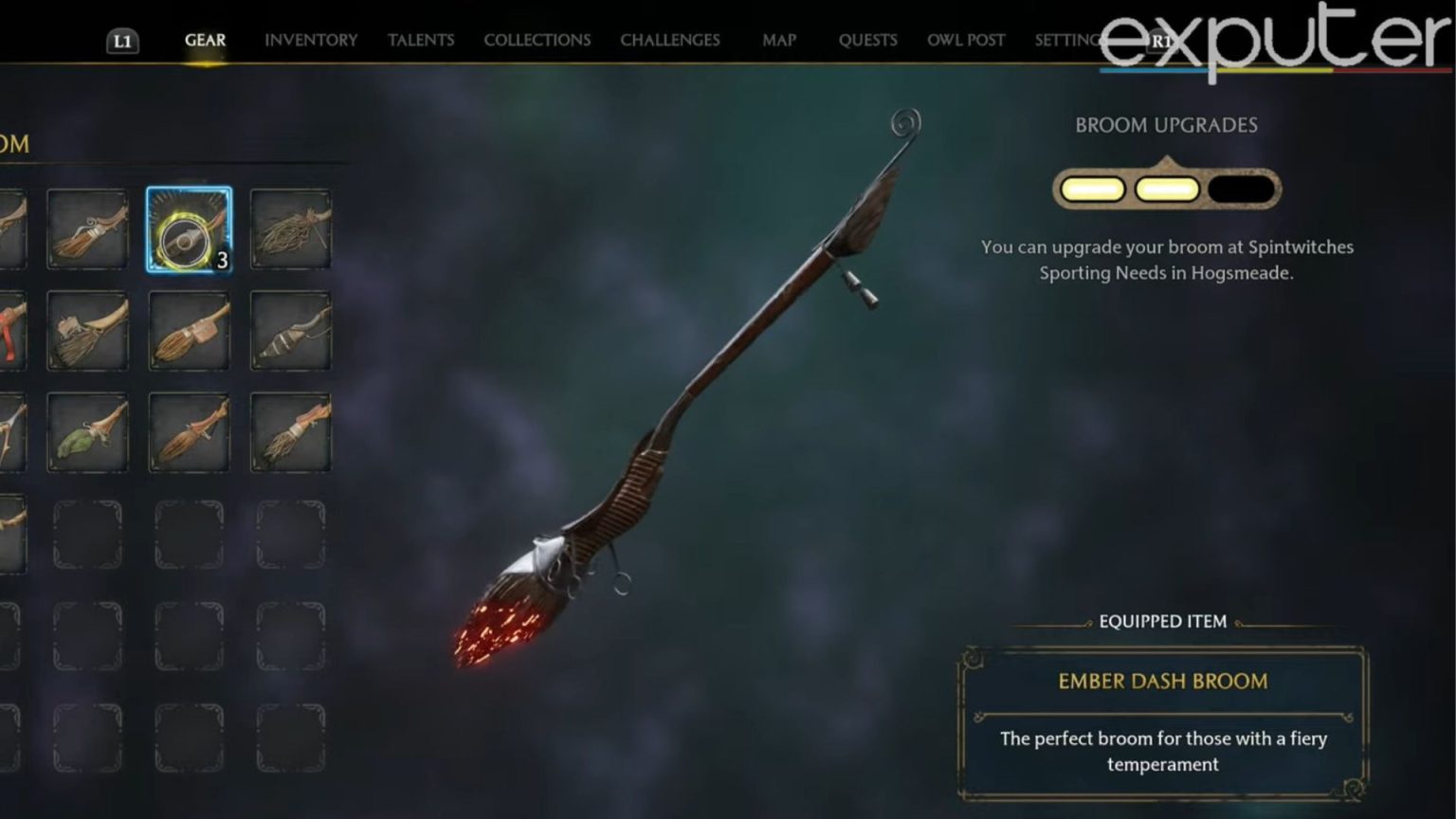Click an empty broom slot in the grid
The width and height of the screenshot is (1456, 819).
click(x=189, y=533)
